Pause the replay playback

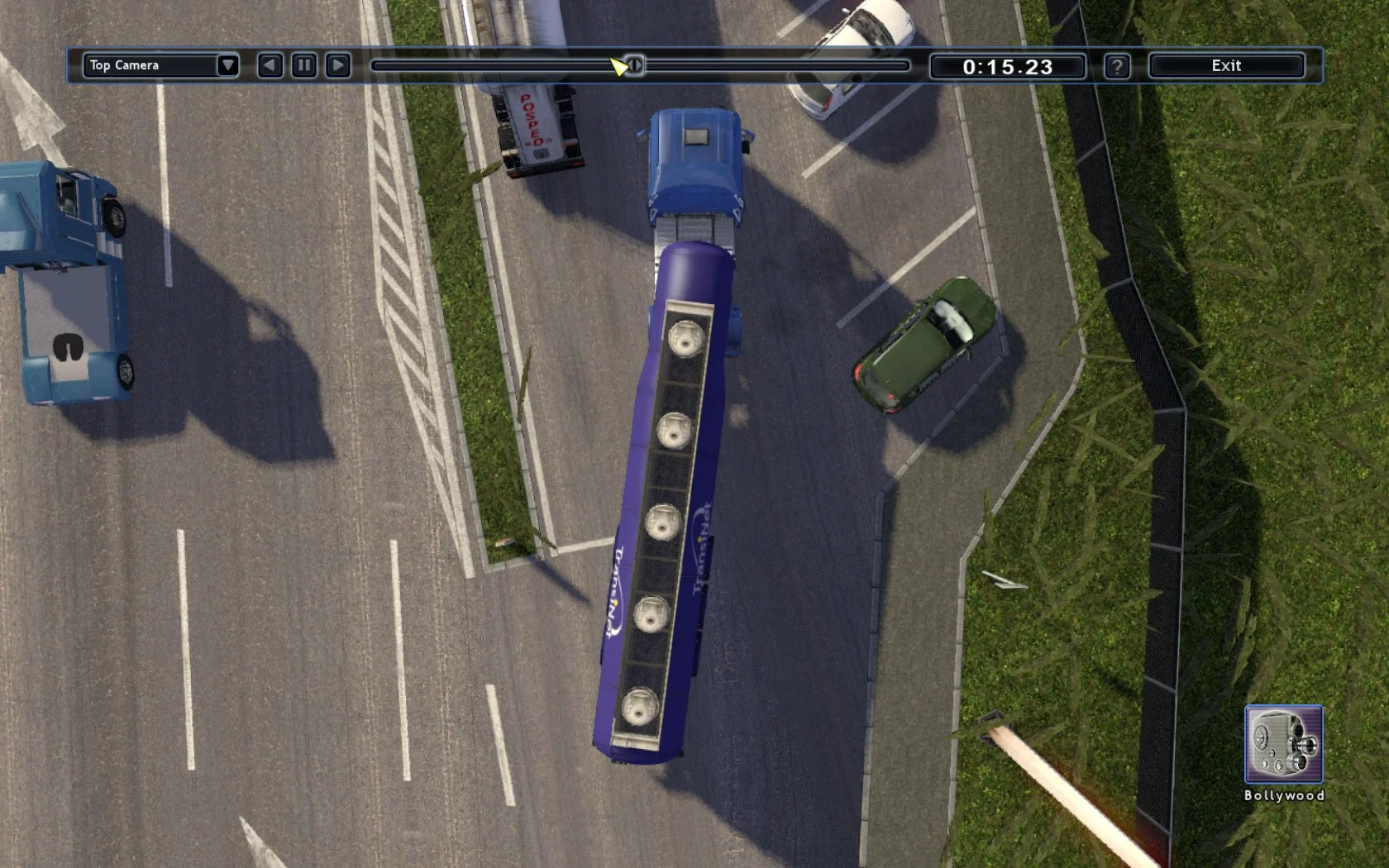303,65
